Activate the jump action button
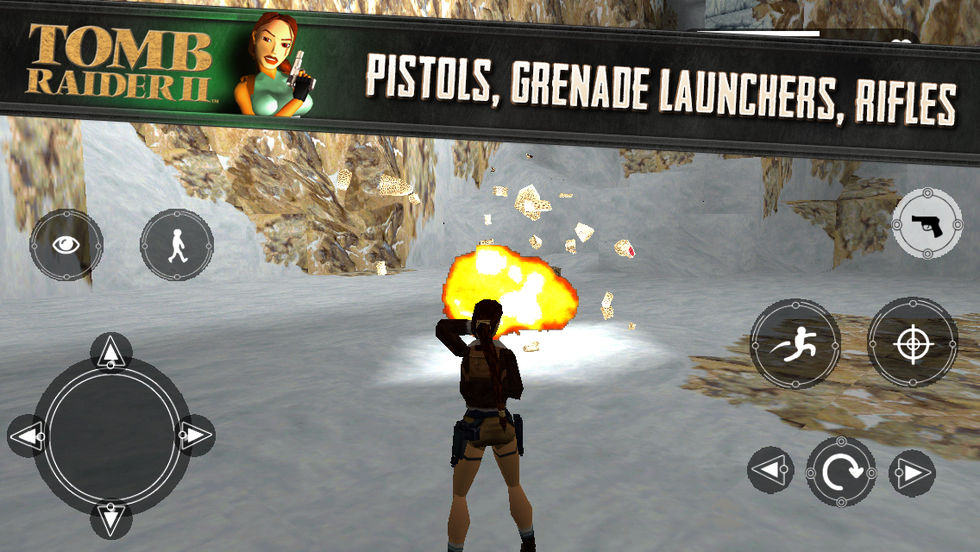 click(x=795, y=343)
